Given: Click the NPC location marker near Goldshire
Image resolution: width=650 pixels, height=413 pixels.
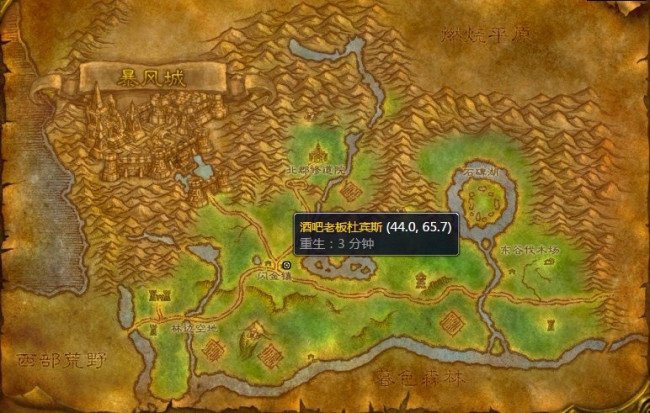Looking at the screenshot, I should point(287,264).
